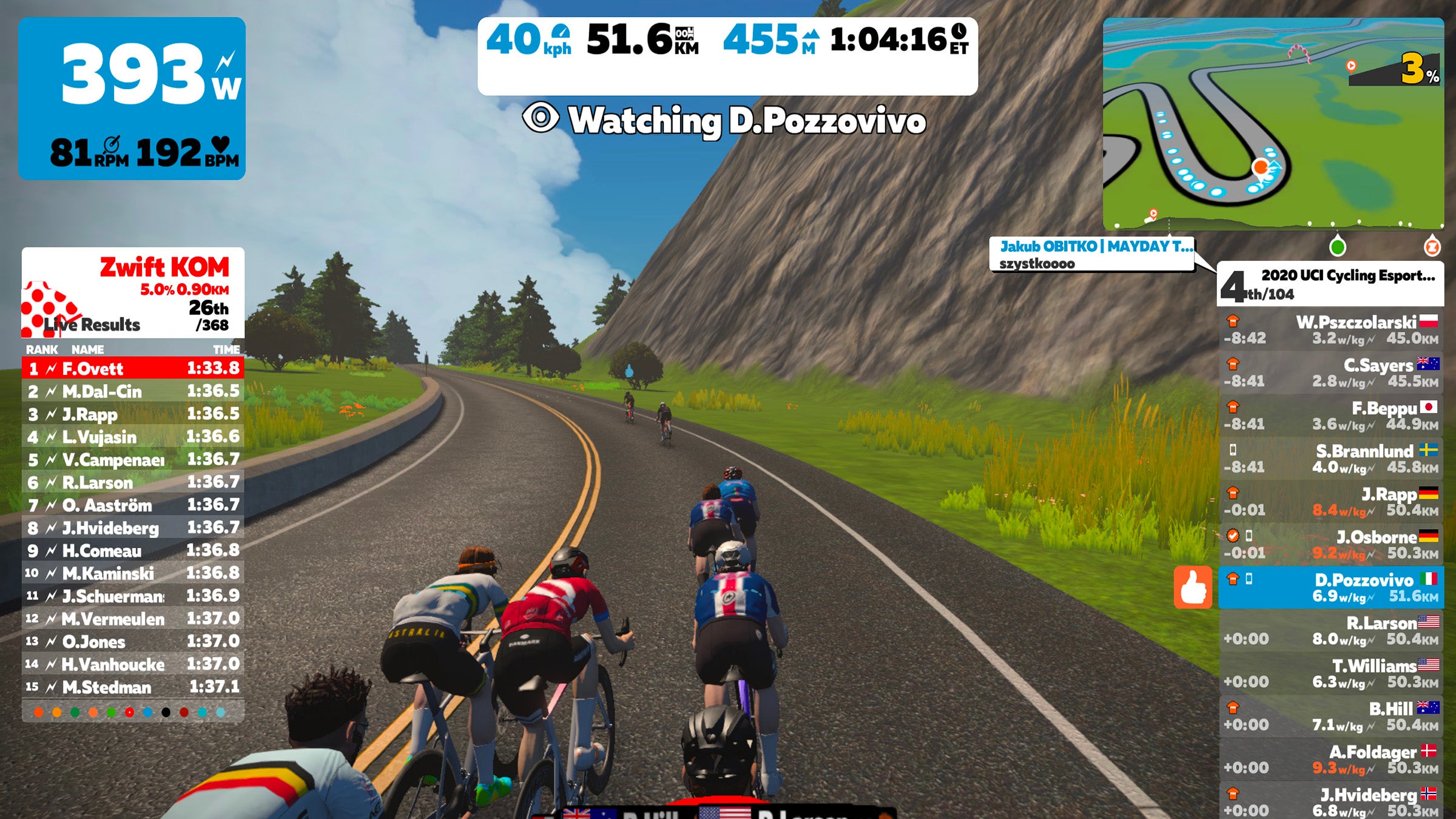Click F.Ovett's first place KOM result
Viewport: 1456px width, 819px height.
point(133,368)
